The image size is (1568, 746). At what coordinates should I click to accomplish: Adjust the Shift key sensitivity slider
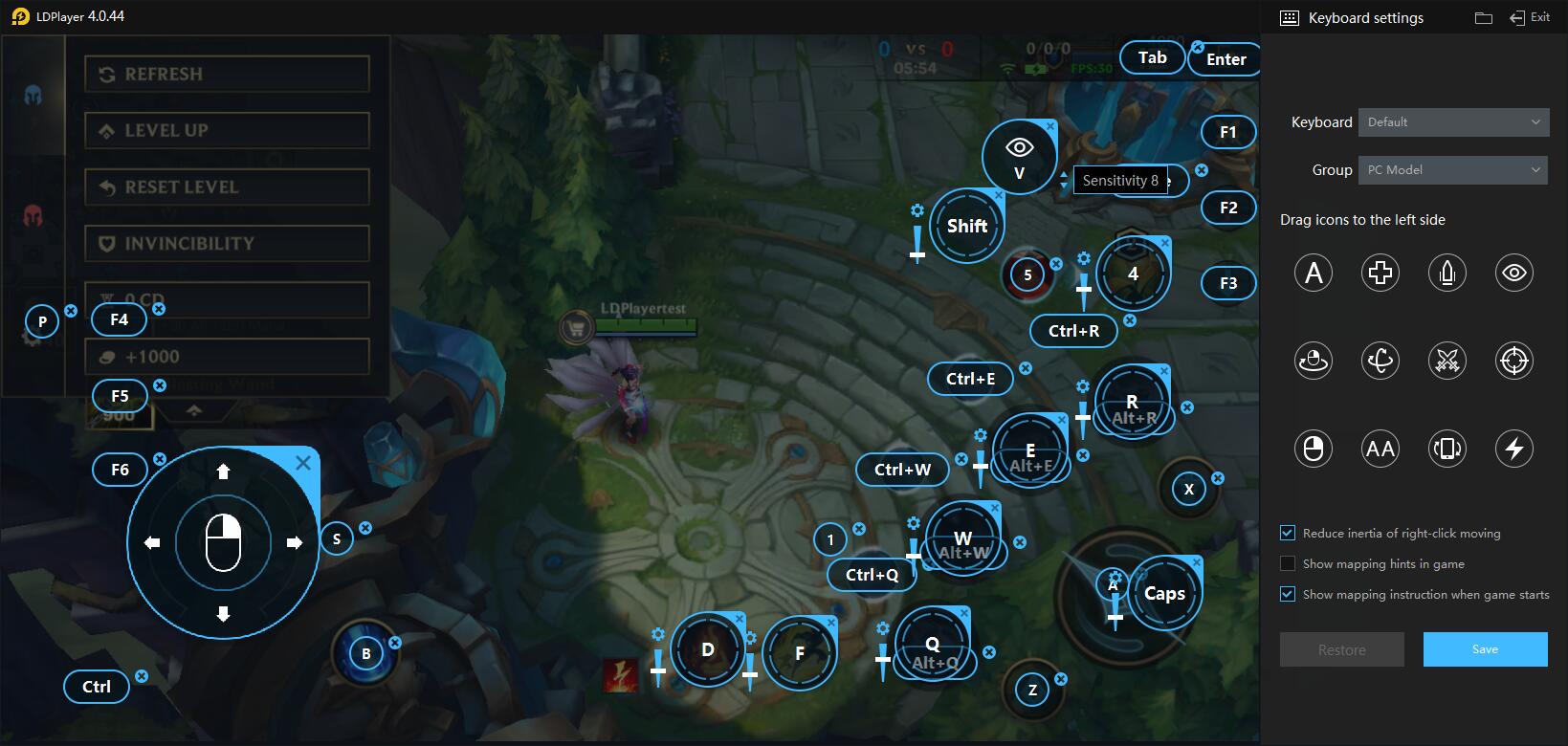(917, 254)
